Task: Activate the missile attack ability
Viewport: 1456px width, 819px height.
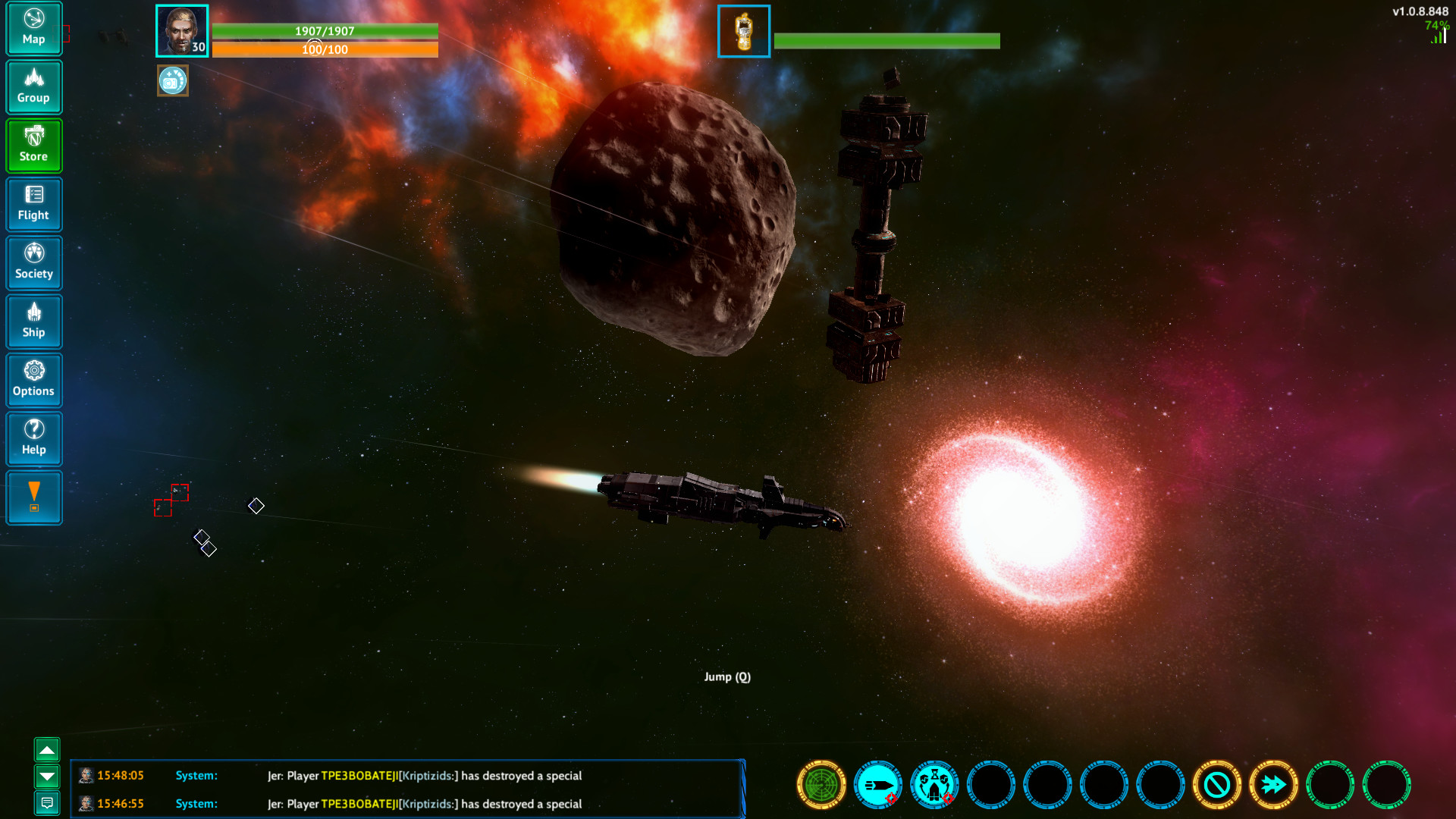Action: (878, 786)
